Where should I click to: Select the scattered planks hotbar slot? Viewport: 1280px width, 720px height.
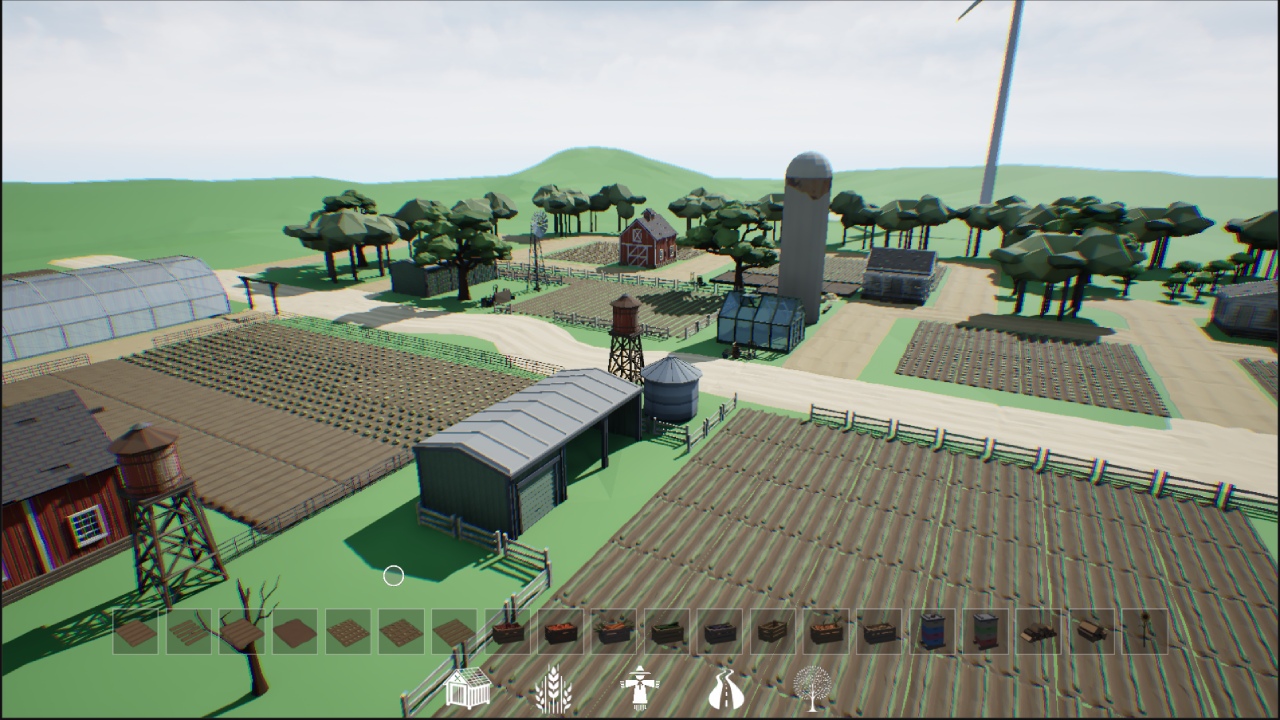(188, 632)
